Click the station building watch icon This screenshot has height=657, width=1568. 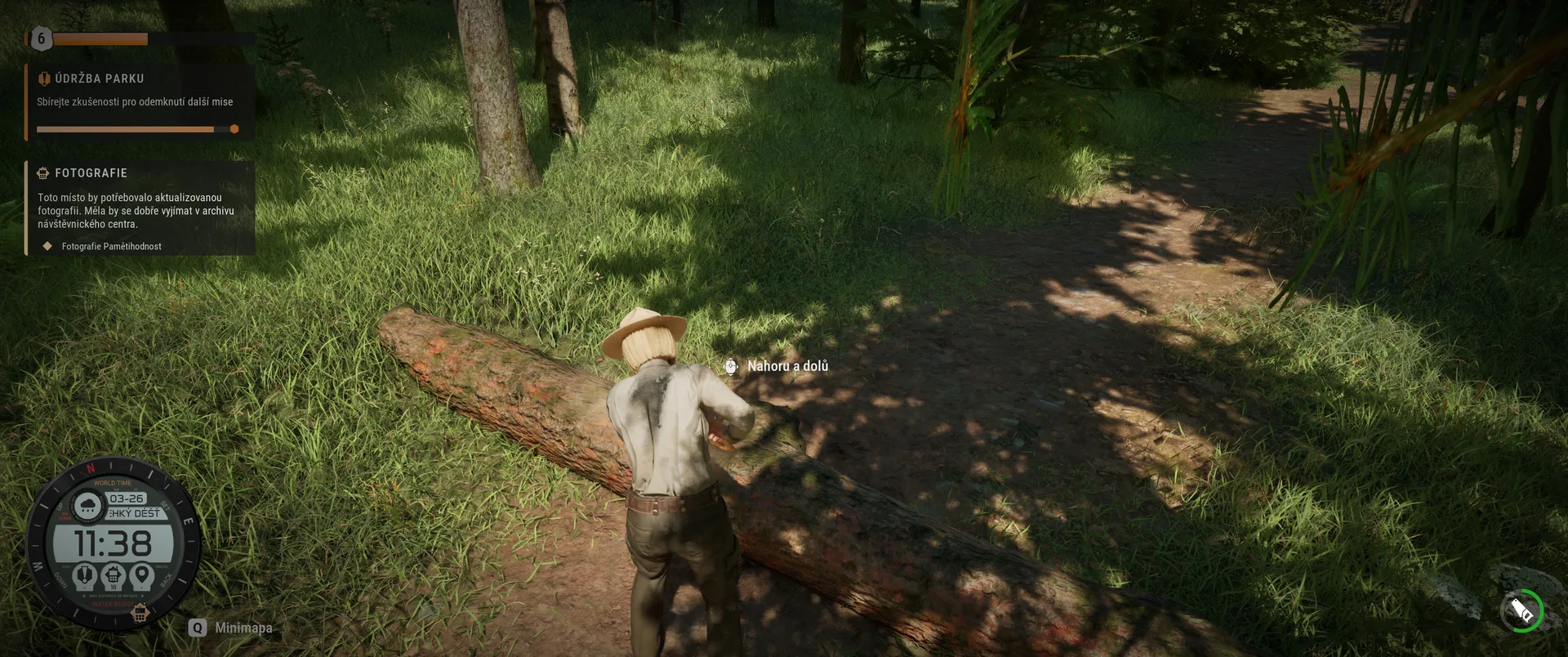(x=113, y=575)
